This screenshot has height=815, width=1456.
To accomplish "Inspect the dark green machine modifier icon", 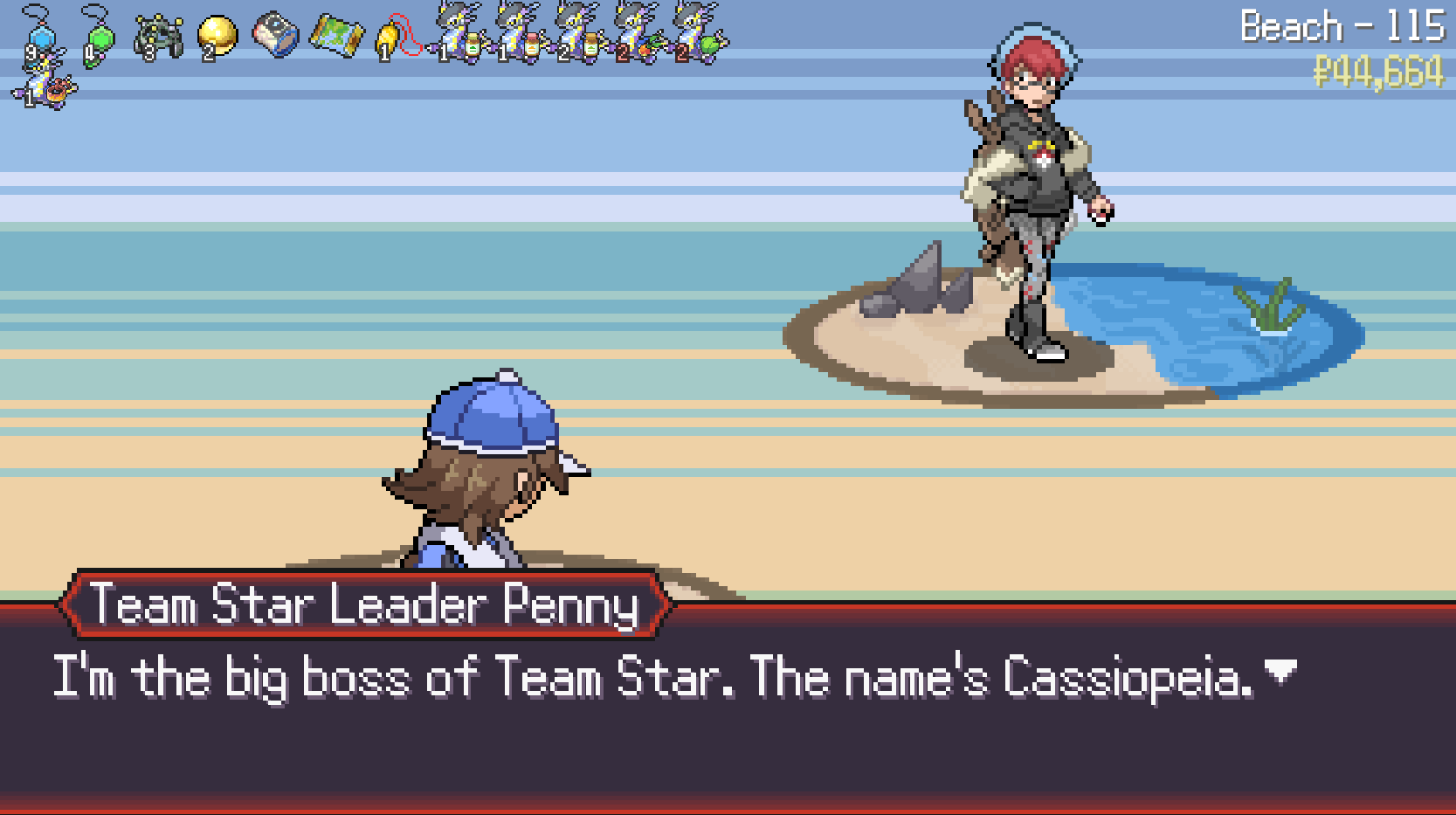I will tap(158, 37).
